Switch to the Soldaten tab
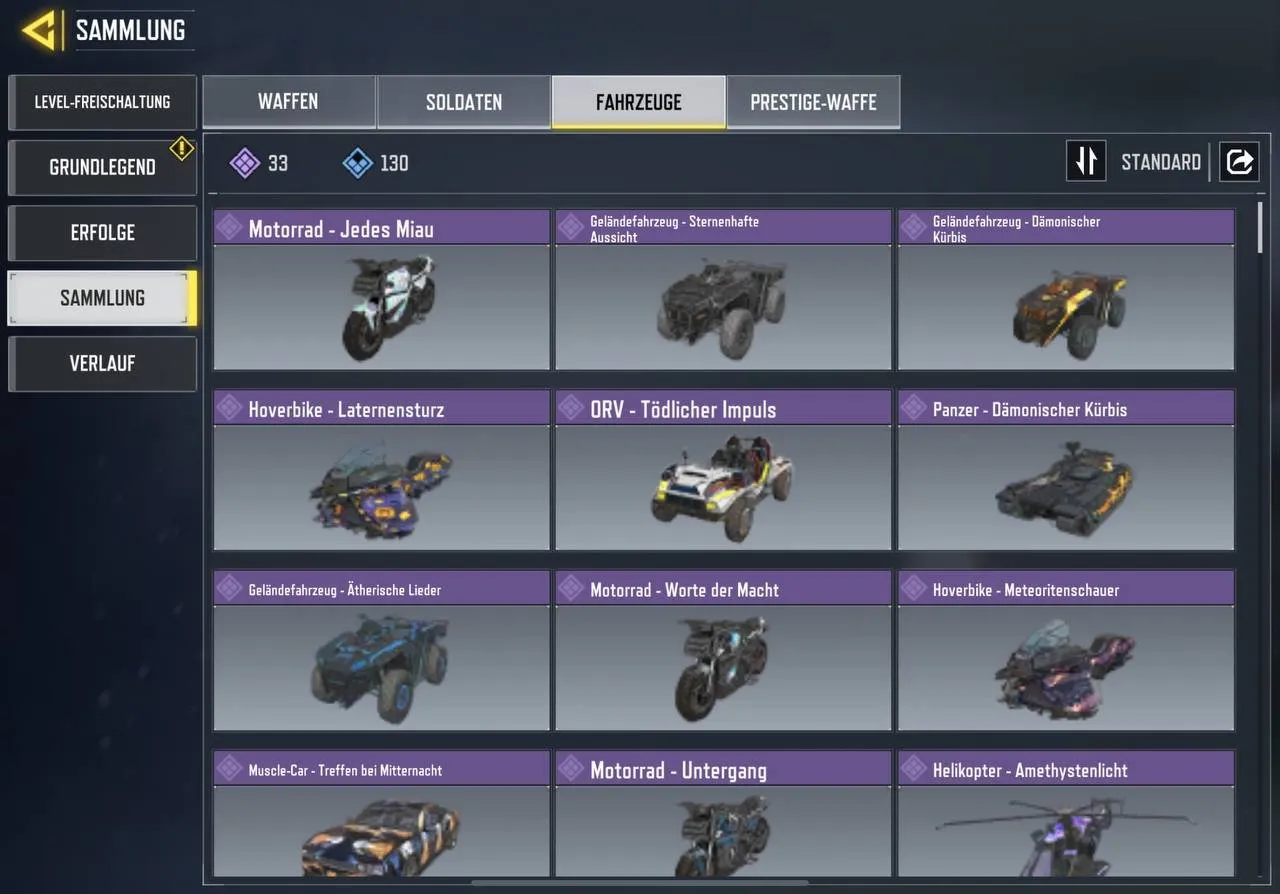This screenshot has width=1280, height=894. point(463,101)
